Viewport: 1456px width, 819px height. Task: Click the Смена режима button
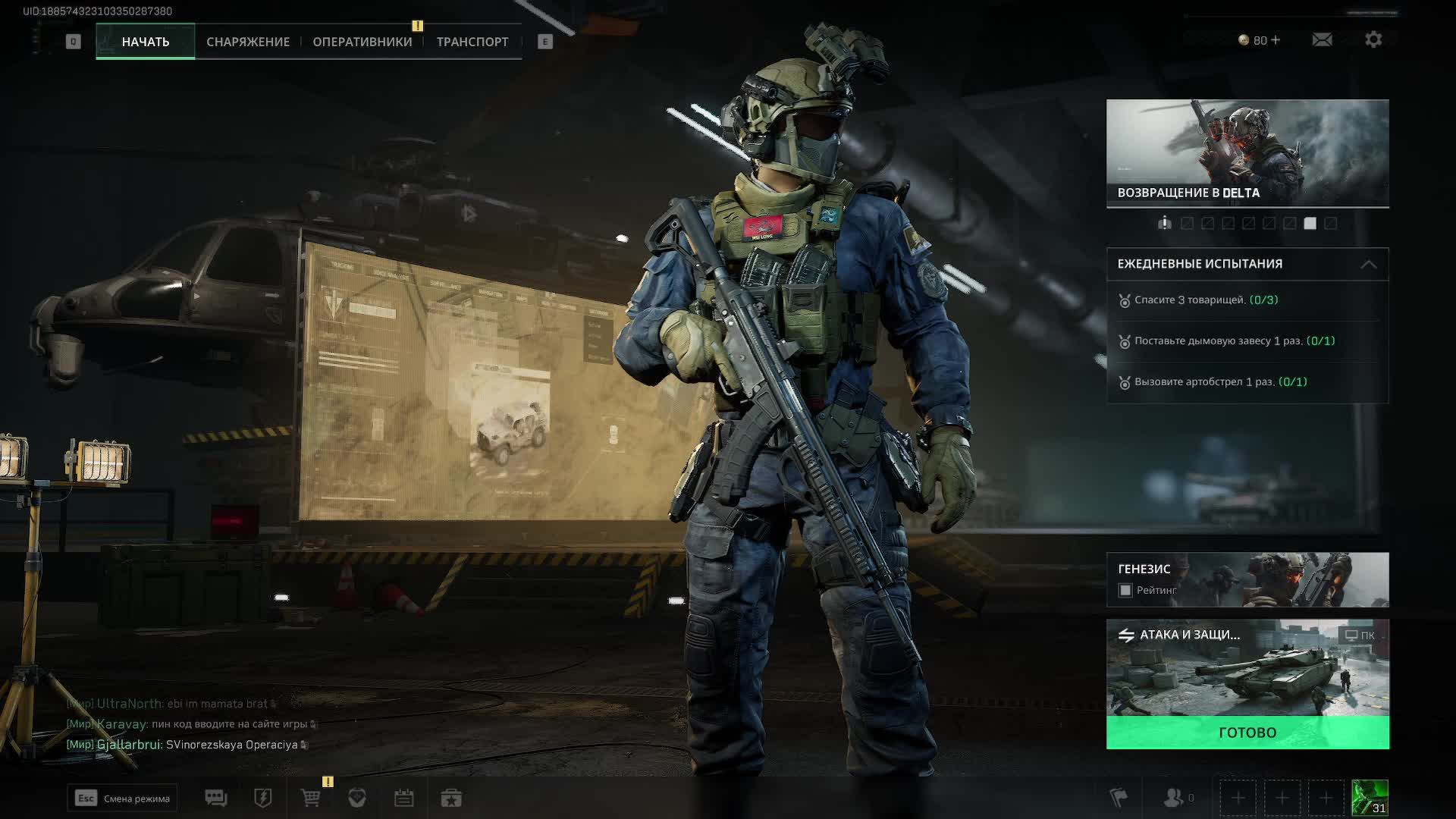coord(122,798)
